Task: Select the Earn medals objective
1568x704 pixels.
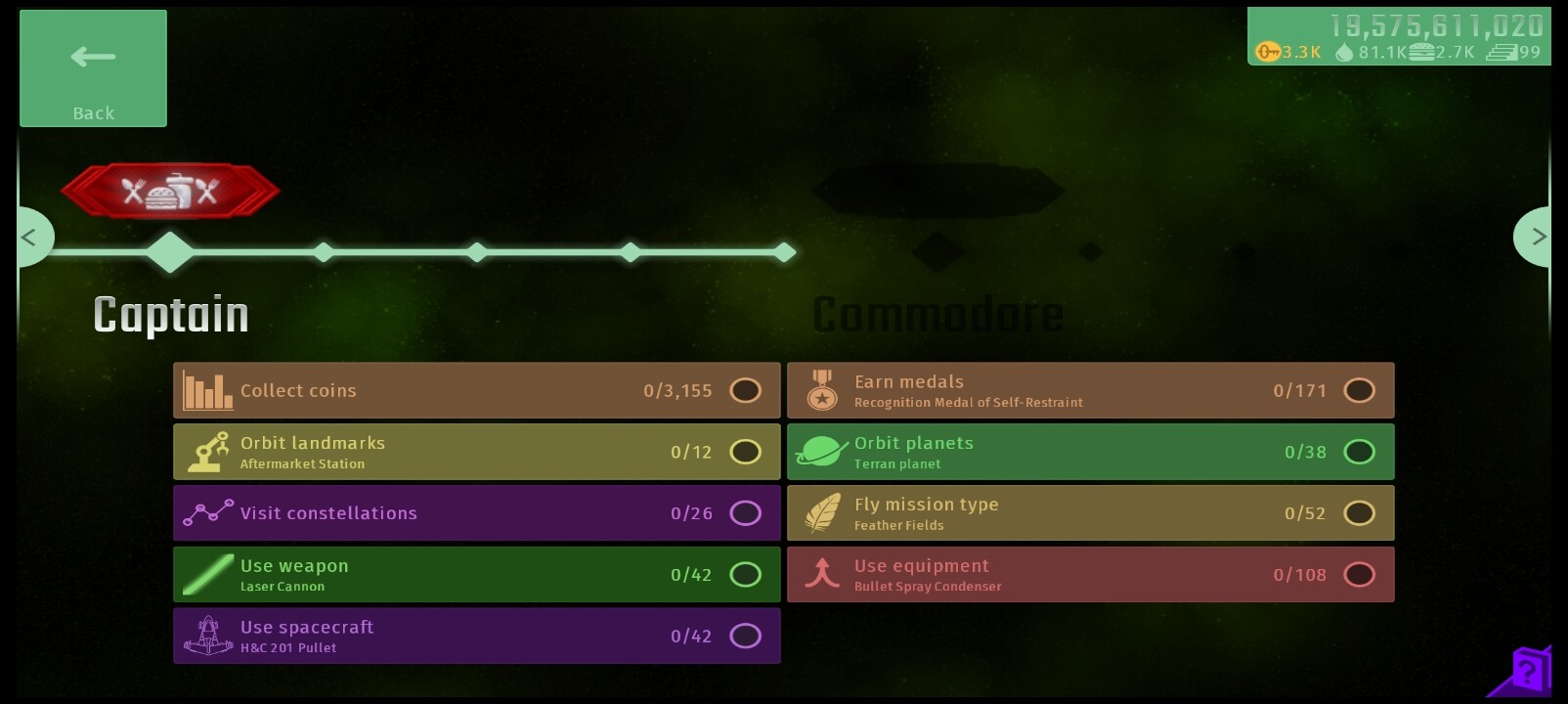Action: (1090, 390)
